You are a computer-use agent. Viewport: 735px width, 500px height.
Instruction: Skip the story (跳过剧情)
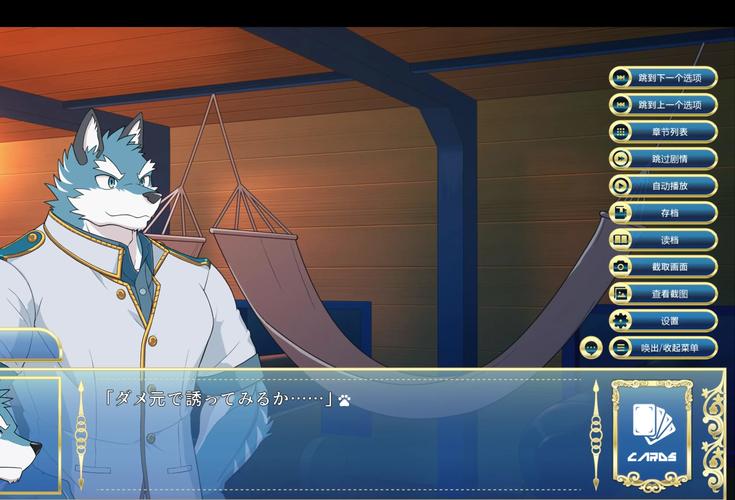(x=663, y=159)
